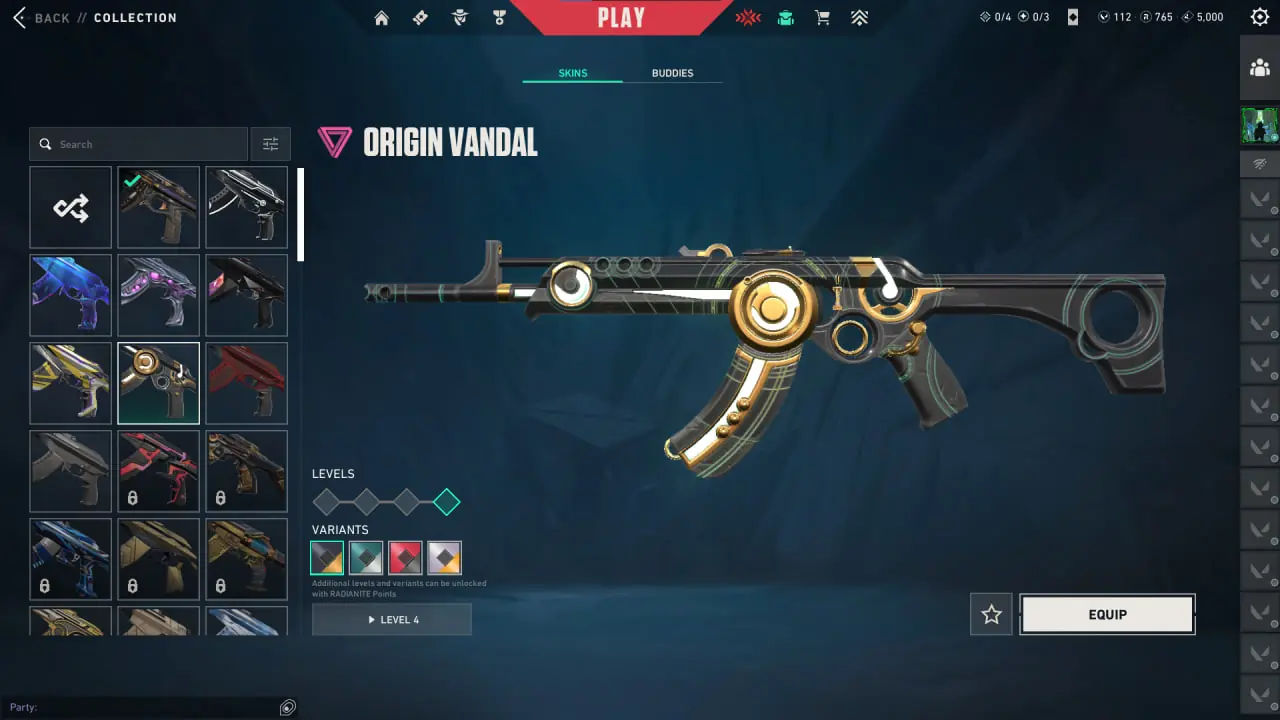Select the random skin shuffle tile

[70, 207]
